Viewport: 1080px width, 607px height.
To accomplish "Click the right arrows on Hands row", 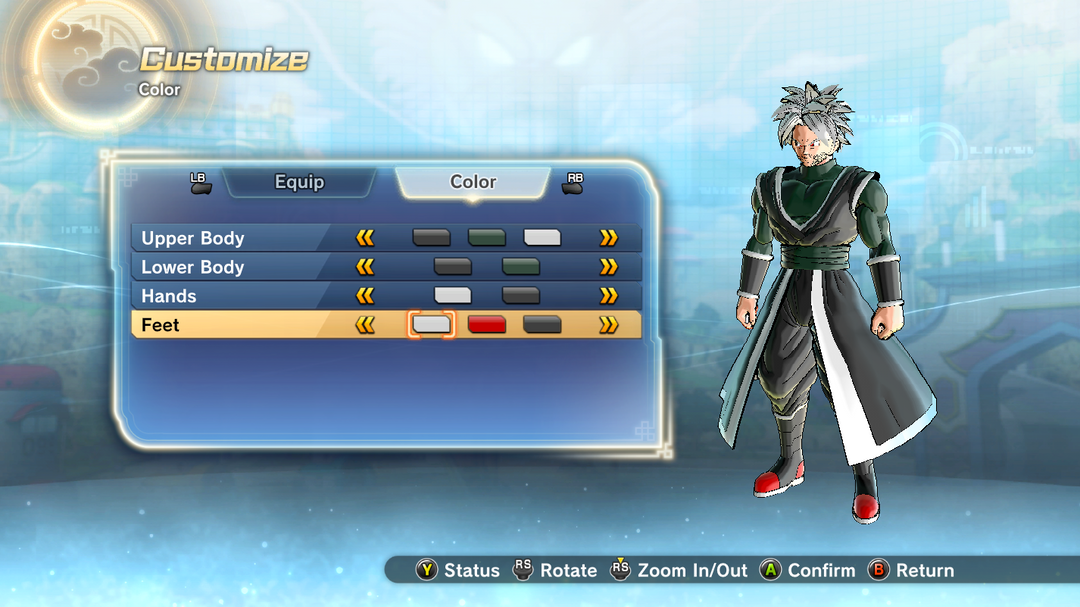I will point(608,296).
